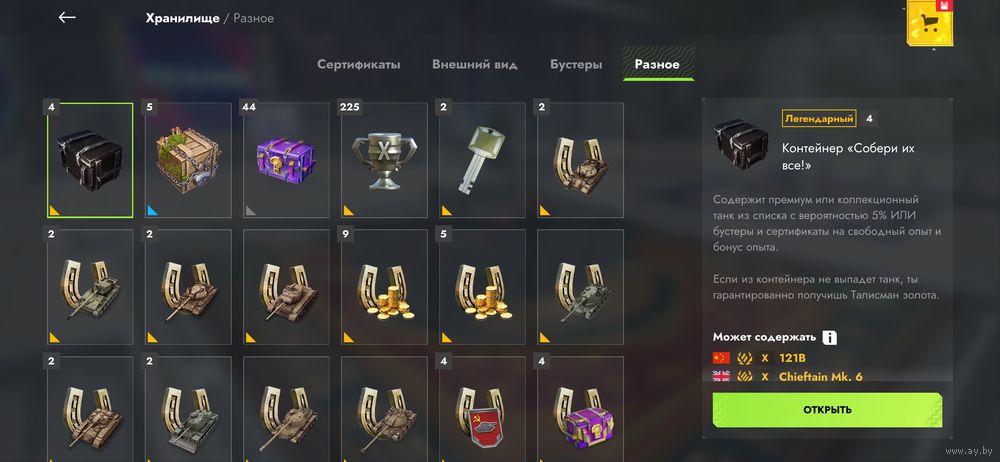Select the black legendary container slot
Image resolution: width=1000 pixels, height=462 pixels.
click(x=89, y=160)
